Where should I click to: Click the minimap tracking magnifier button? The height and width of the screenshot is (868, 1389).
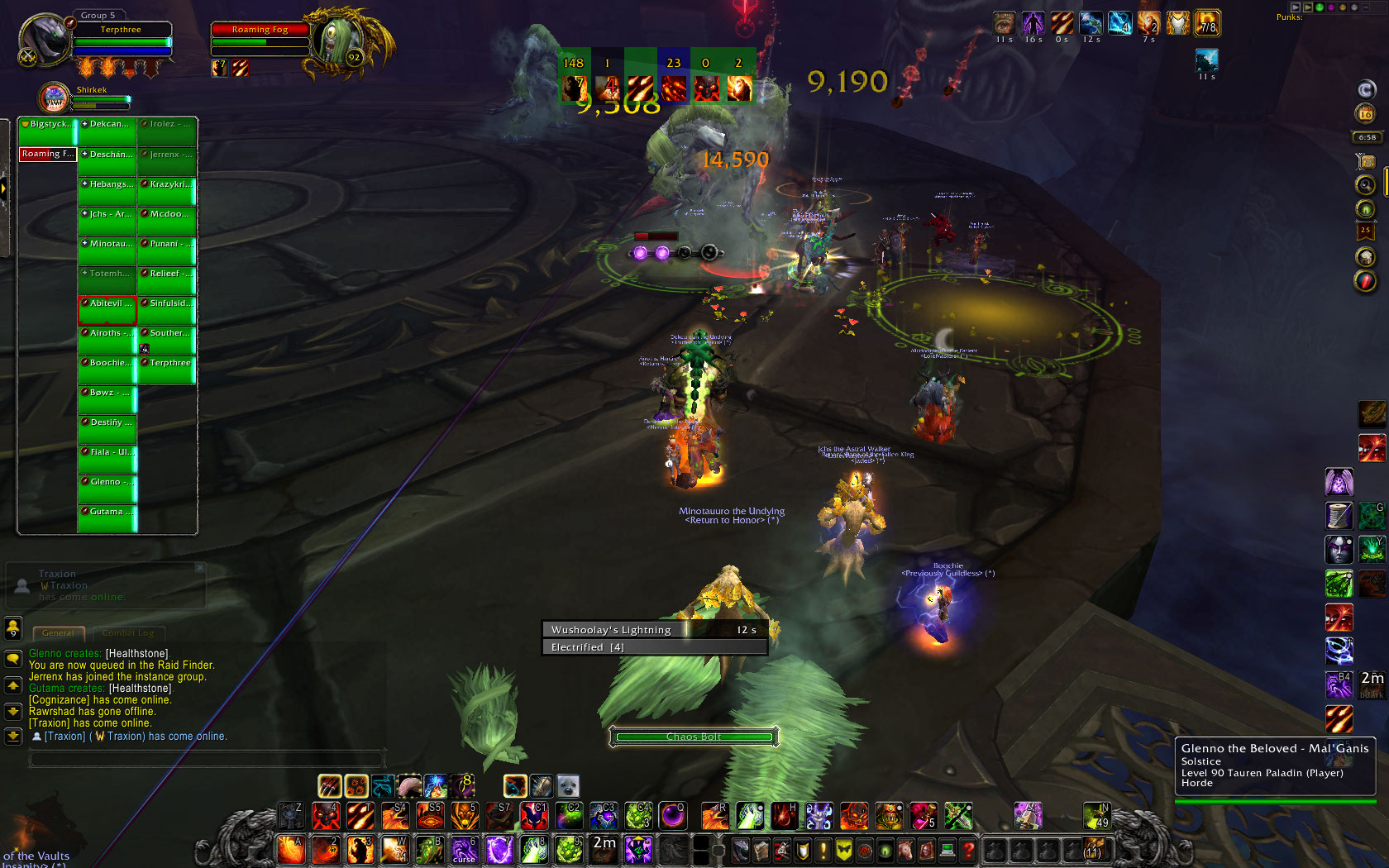(x=1366, y=185)
